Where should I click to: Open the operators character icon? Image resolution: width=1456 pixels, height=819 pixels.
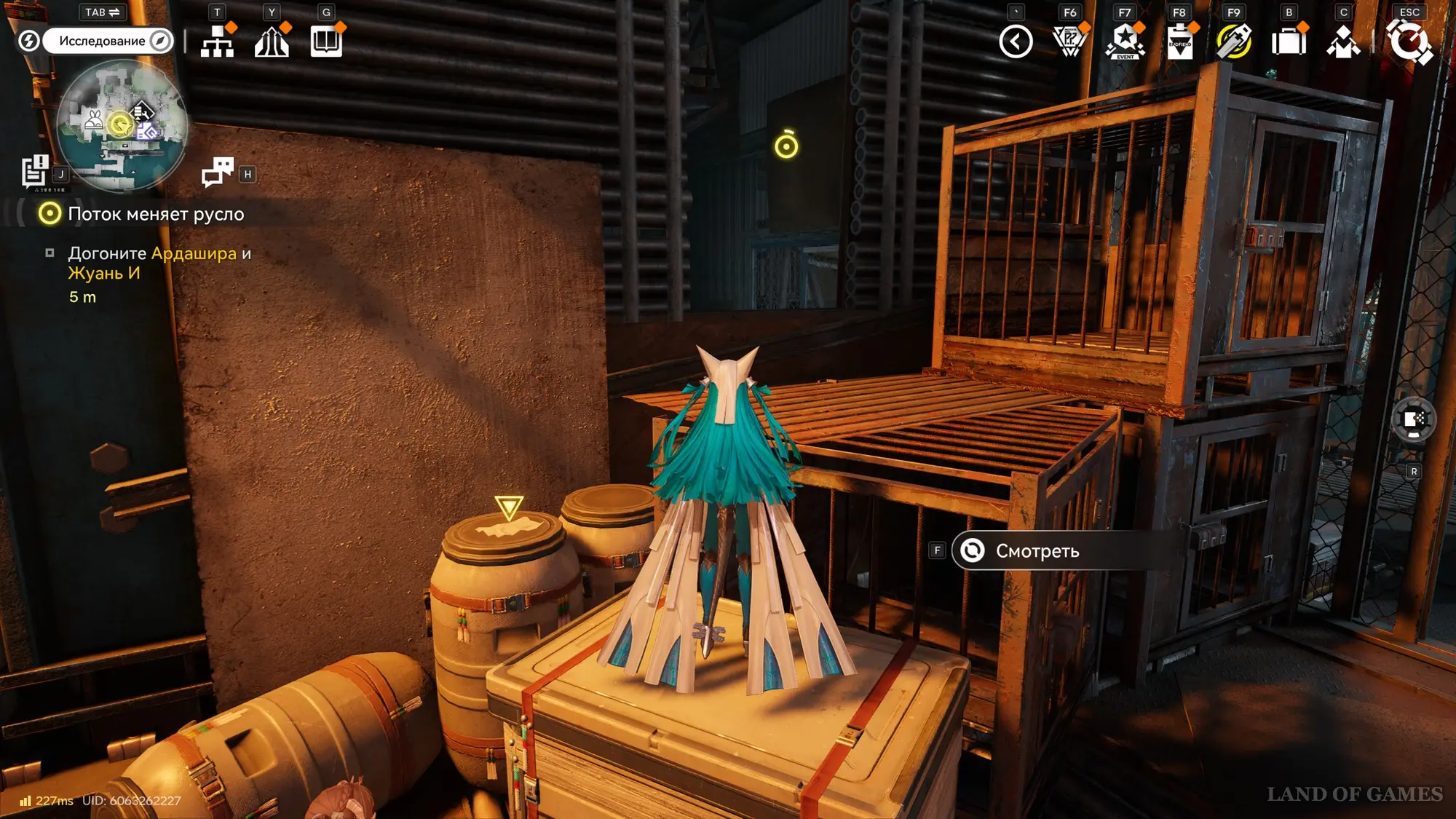[x=1343, y=41]
